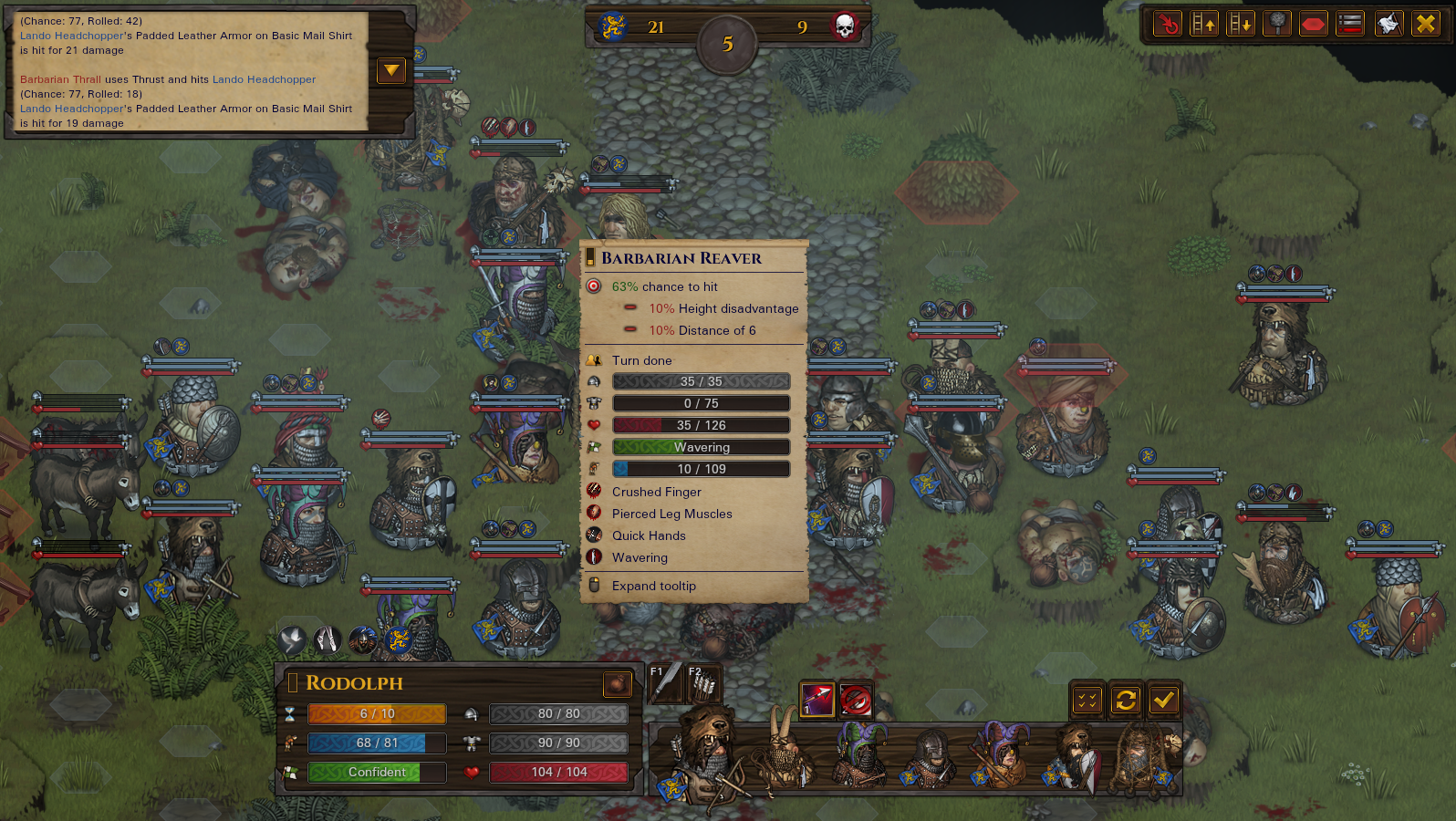Click the yellow X quit battle icon
Screen dimensions: 1456x821
[x=1425, y=24]
